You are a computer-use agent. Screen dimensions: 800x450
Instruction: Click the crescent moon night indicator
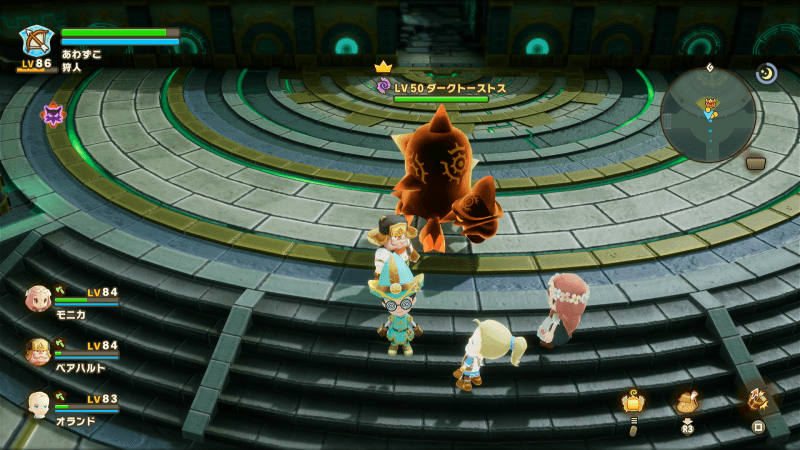[767, 73]
